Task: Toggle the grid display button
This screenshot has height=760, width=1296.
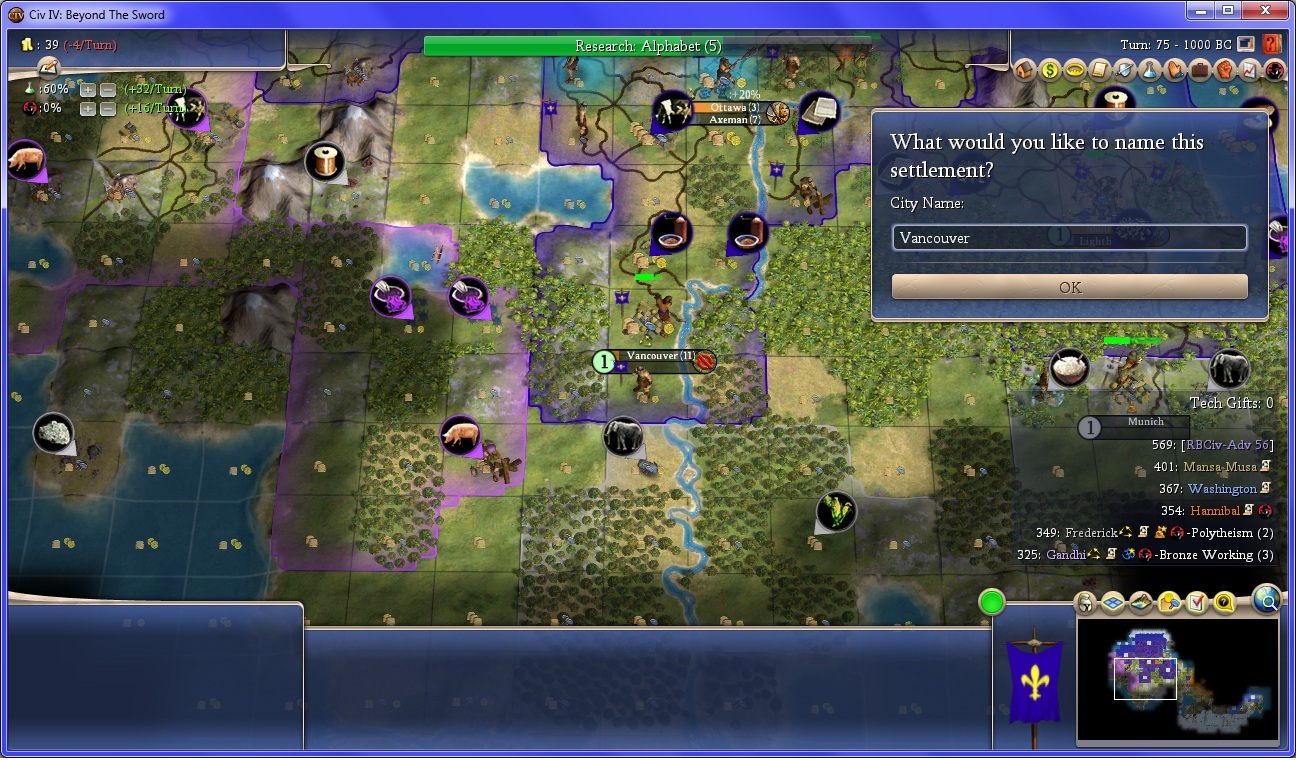Action: (1113, 603)
